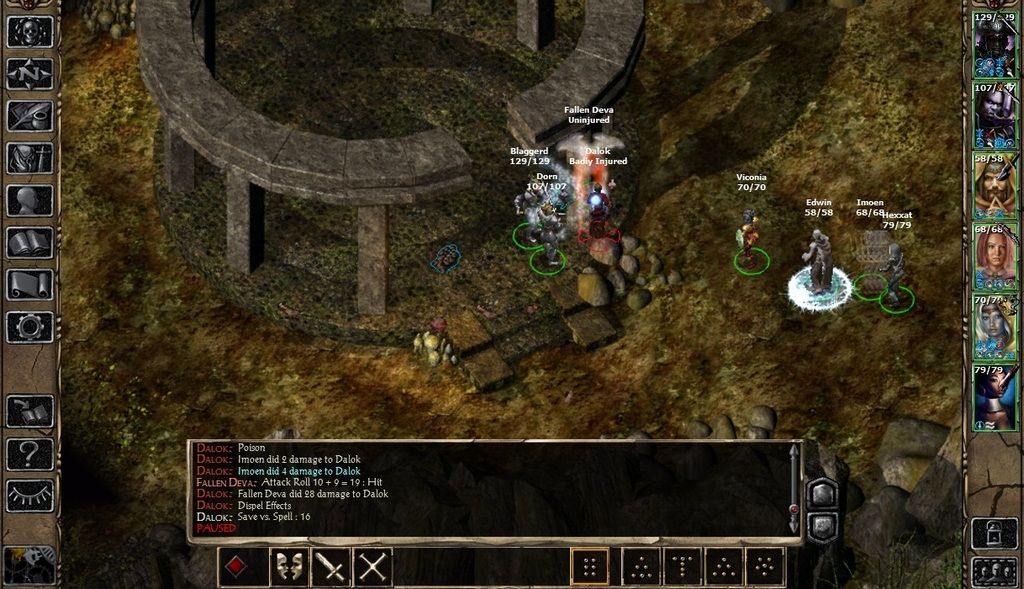Image resolution: width=1024 pixels, height=589 pixels.
Task: Choose Imoen's red-haired portrait
Action: click(994, 256)
